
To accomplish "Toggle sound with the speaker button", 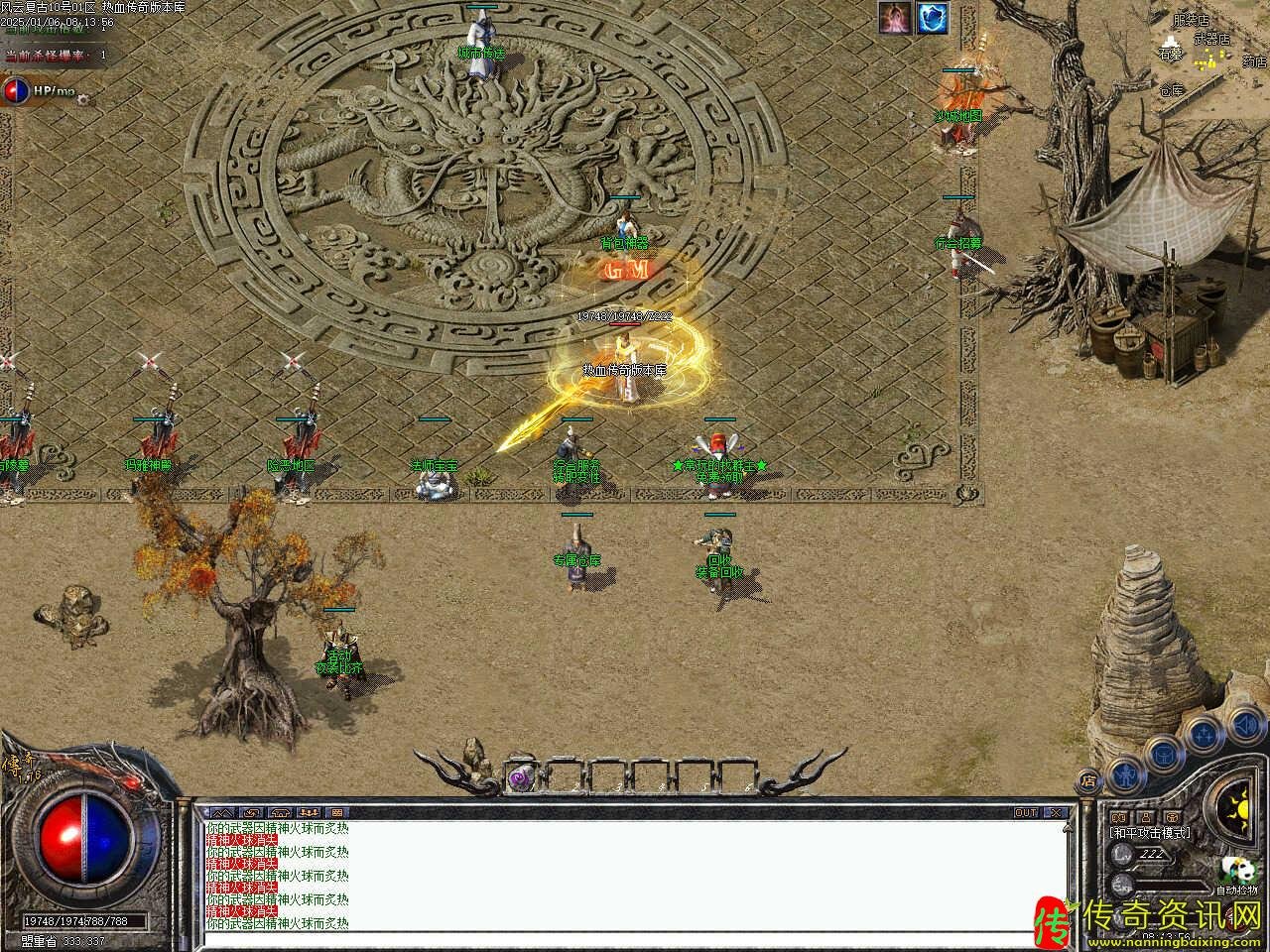I will [1244, 727].
